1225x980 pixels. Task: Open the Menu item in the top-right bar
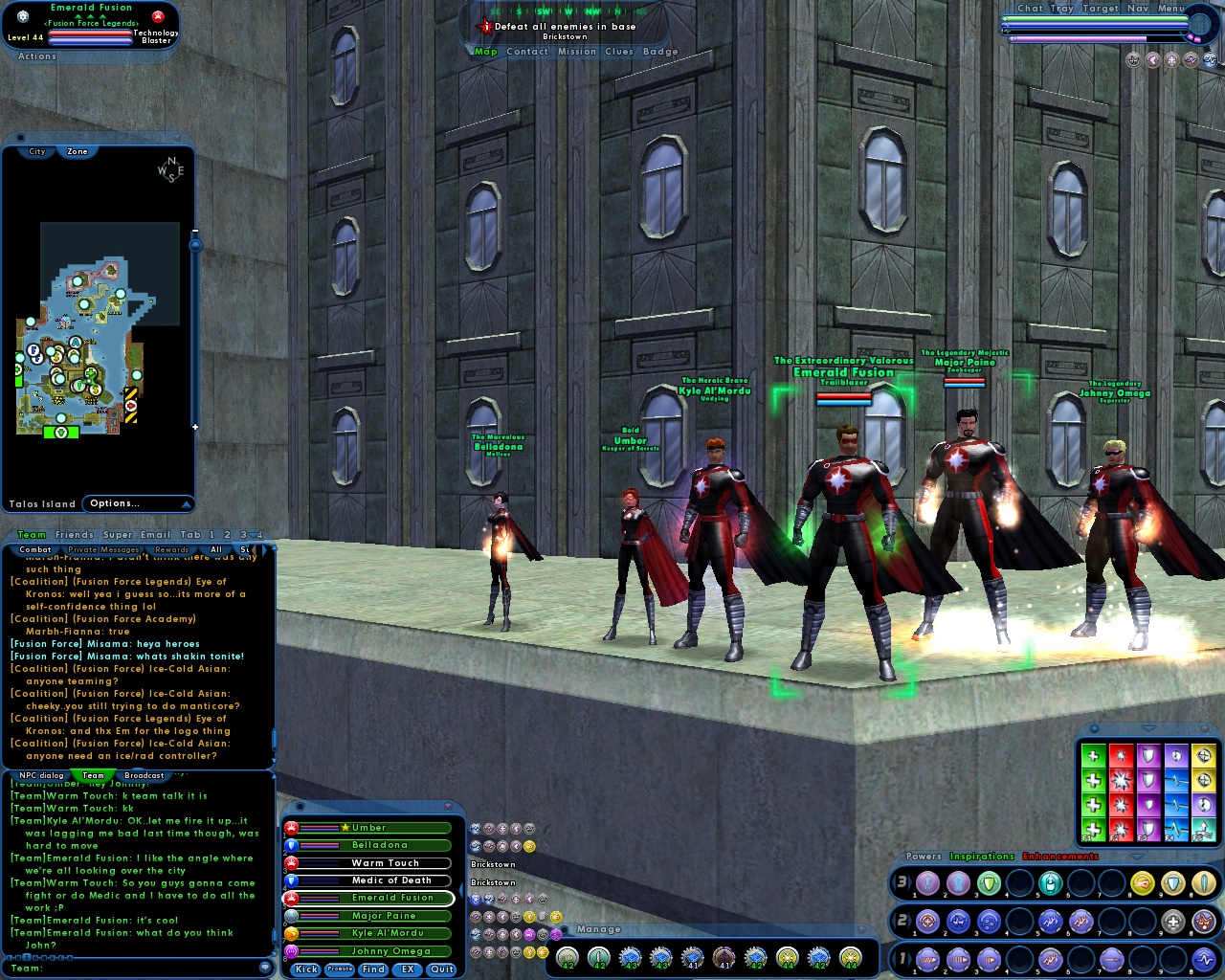[1169, 8]
